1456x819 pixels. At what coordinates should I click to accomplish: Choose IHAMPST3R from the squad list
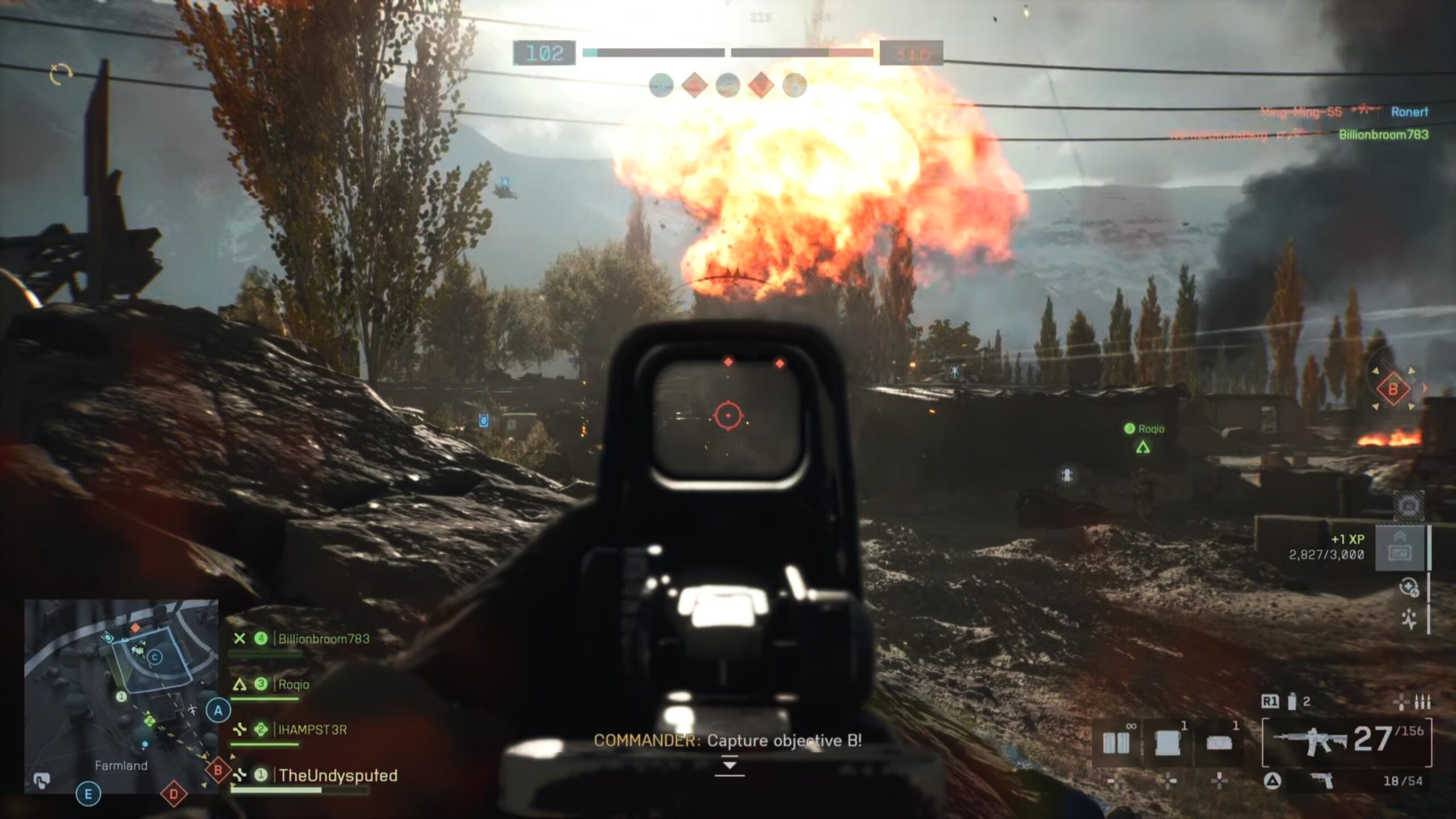(x=312, y=730)
